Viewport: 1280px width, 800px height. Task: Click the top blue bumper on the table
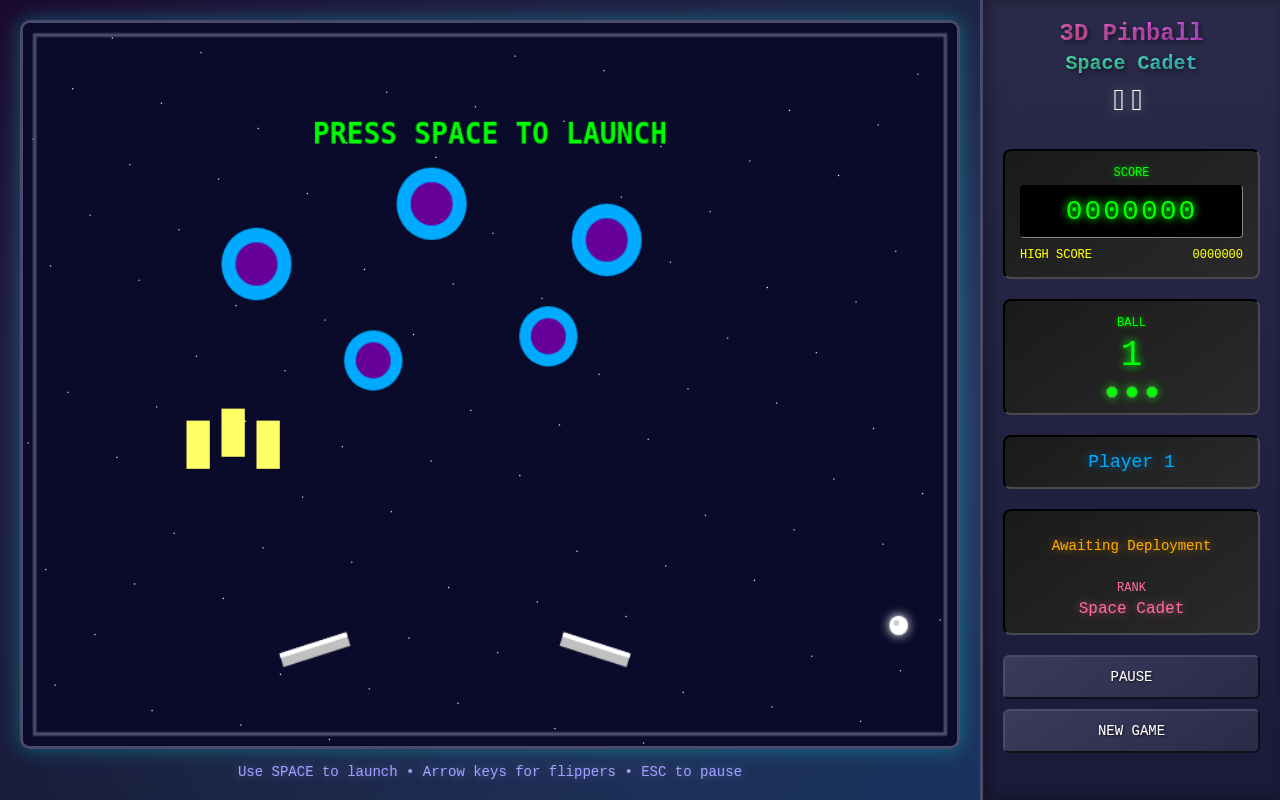tap(432, 204)
